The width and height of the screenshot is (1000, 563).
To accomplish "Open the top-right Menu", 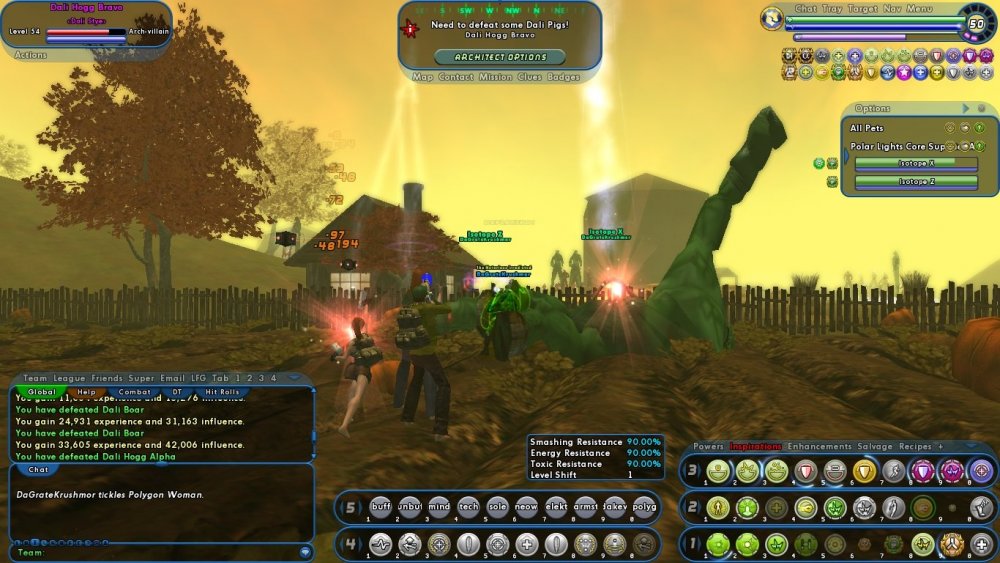I will 919,9.
